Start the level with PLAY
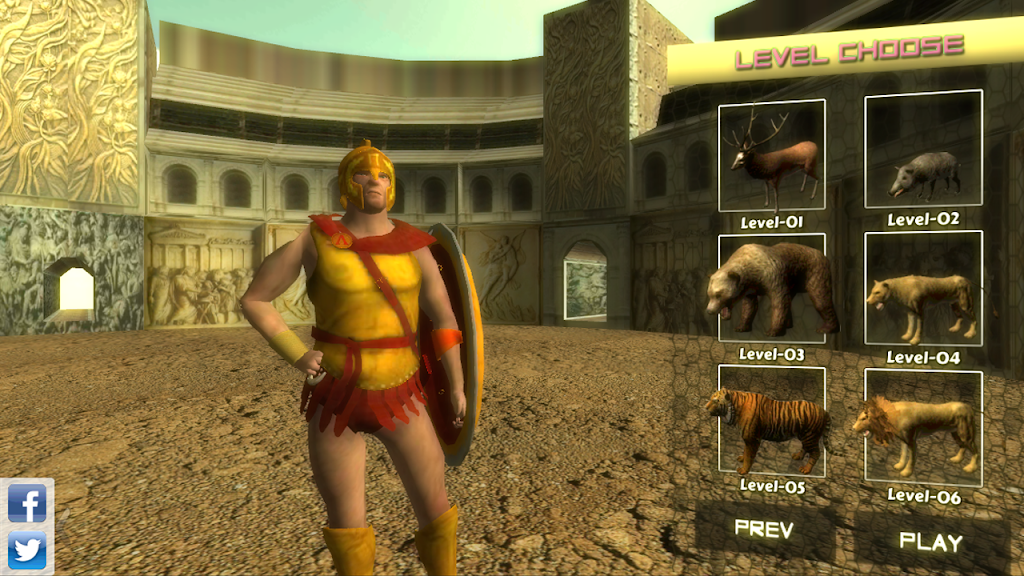The width and height of the screenshot is (1024, 576). click(930, 542)
